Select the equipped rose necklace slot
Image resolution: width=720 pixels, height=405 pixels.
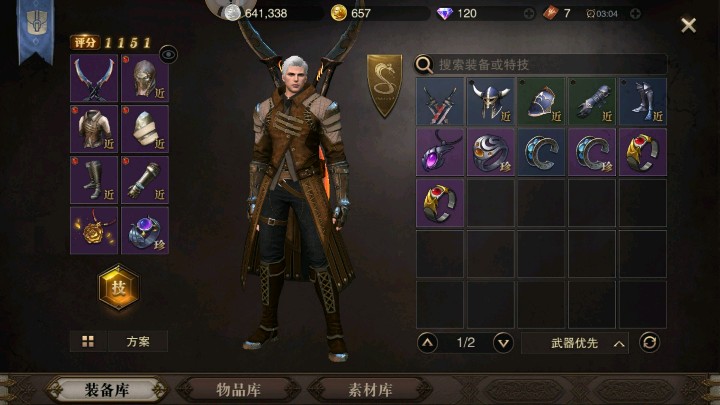[95, 230]
